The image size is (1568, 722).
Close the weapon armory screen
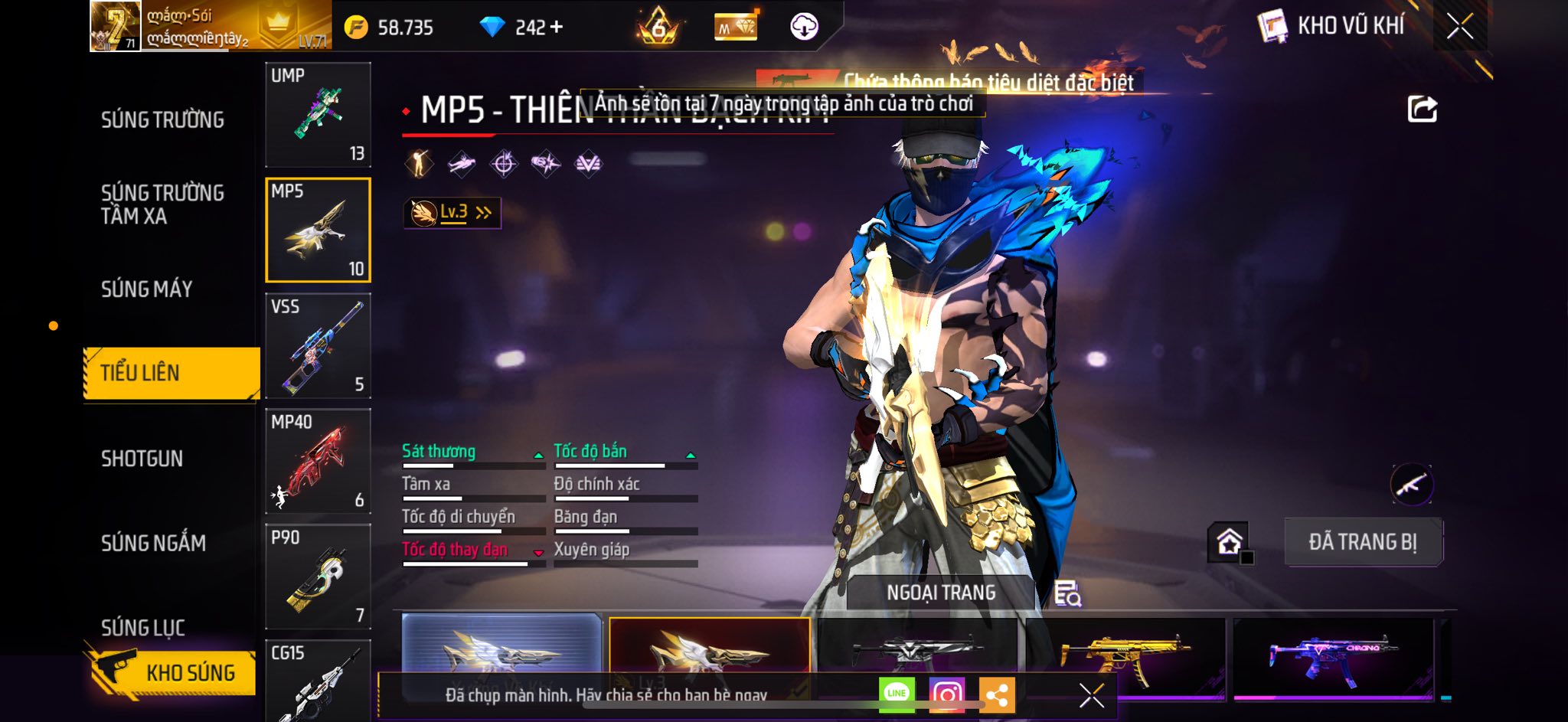coord(1459,27)
